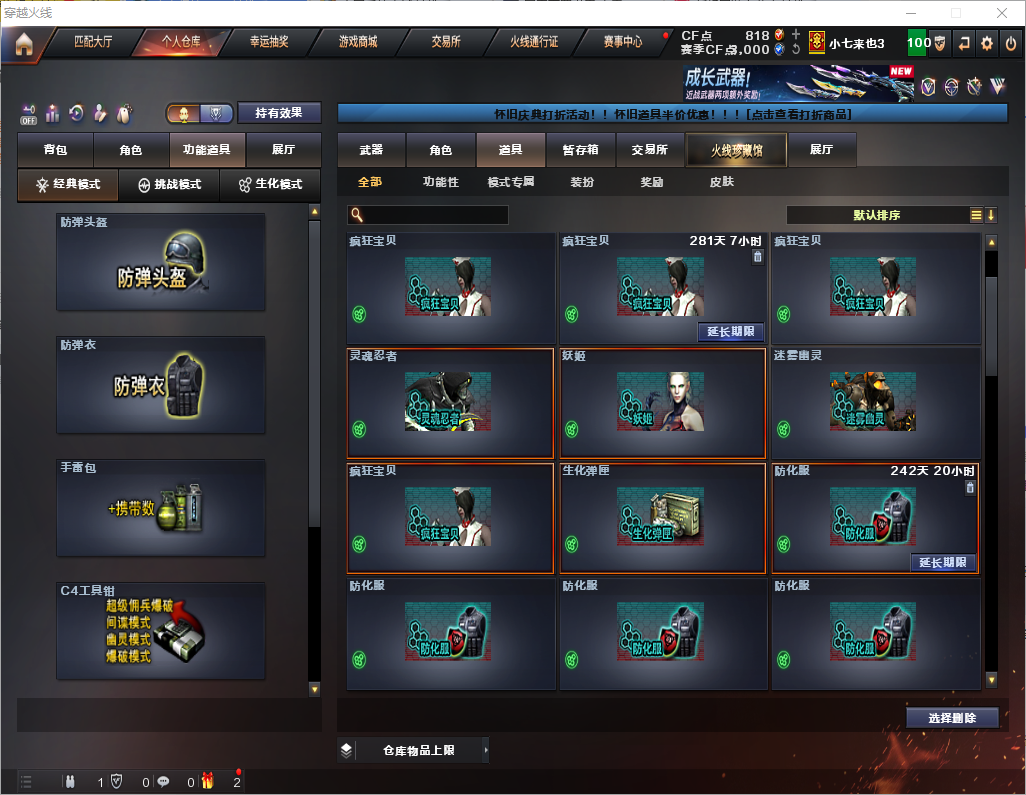Screen dimensions: 1026x795
Task: Open the 赛事中心 tournament center
Action: pos(622,42)
